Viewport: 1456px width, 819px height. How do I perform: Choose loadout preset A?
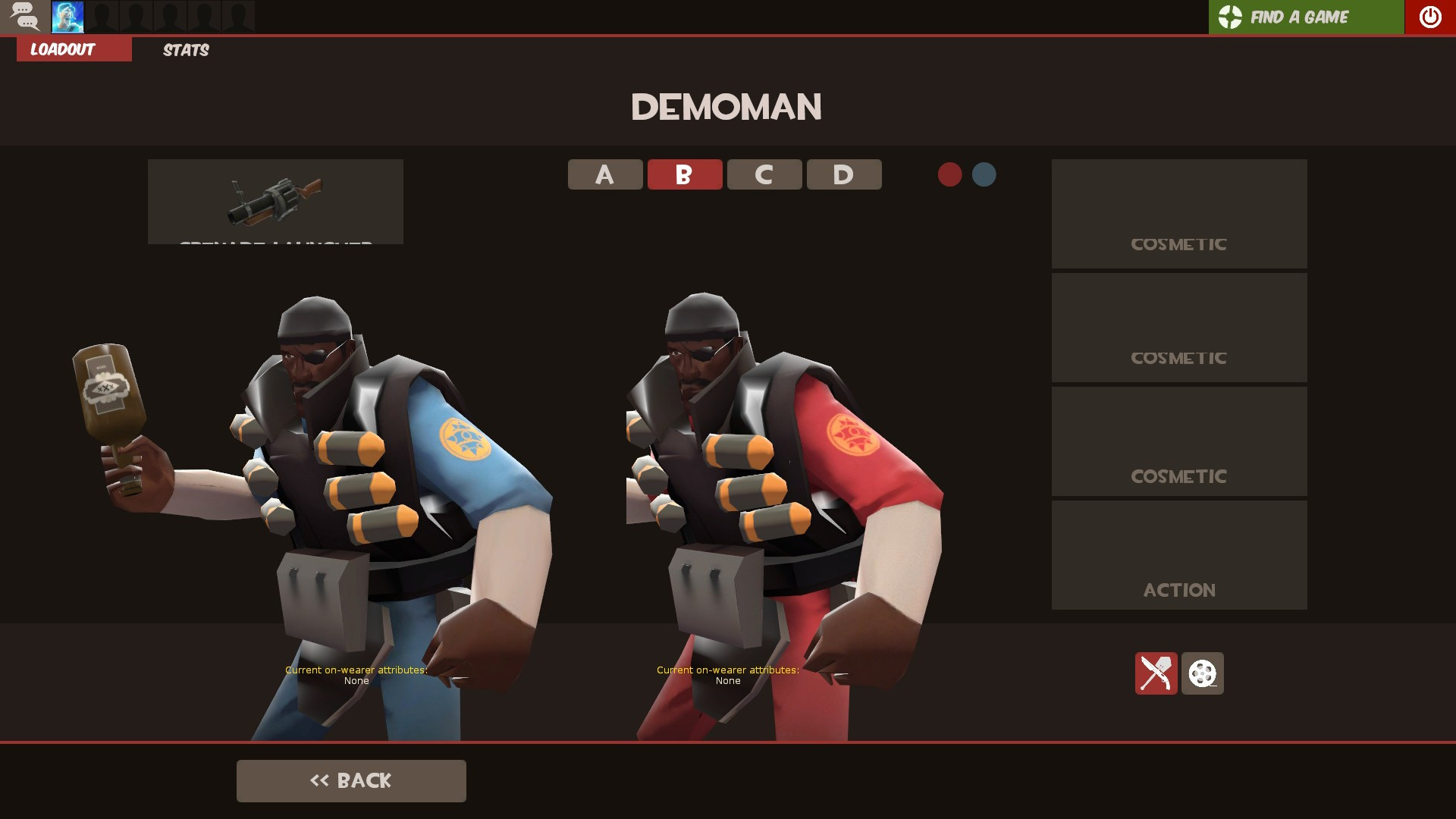click(x=604, y=174)
